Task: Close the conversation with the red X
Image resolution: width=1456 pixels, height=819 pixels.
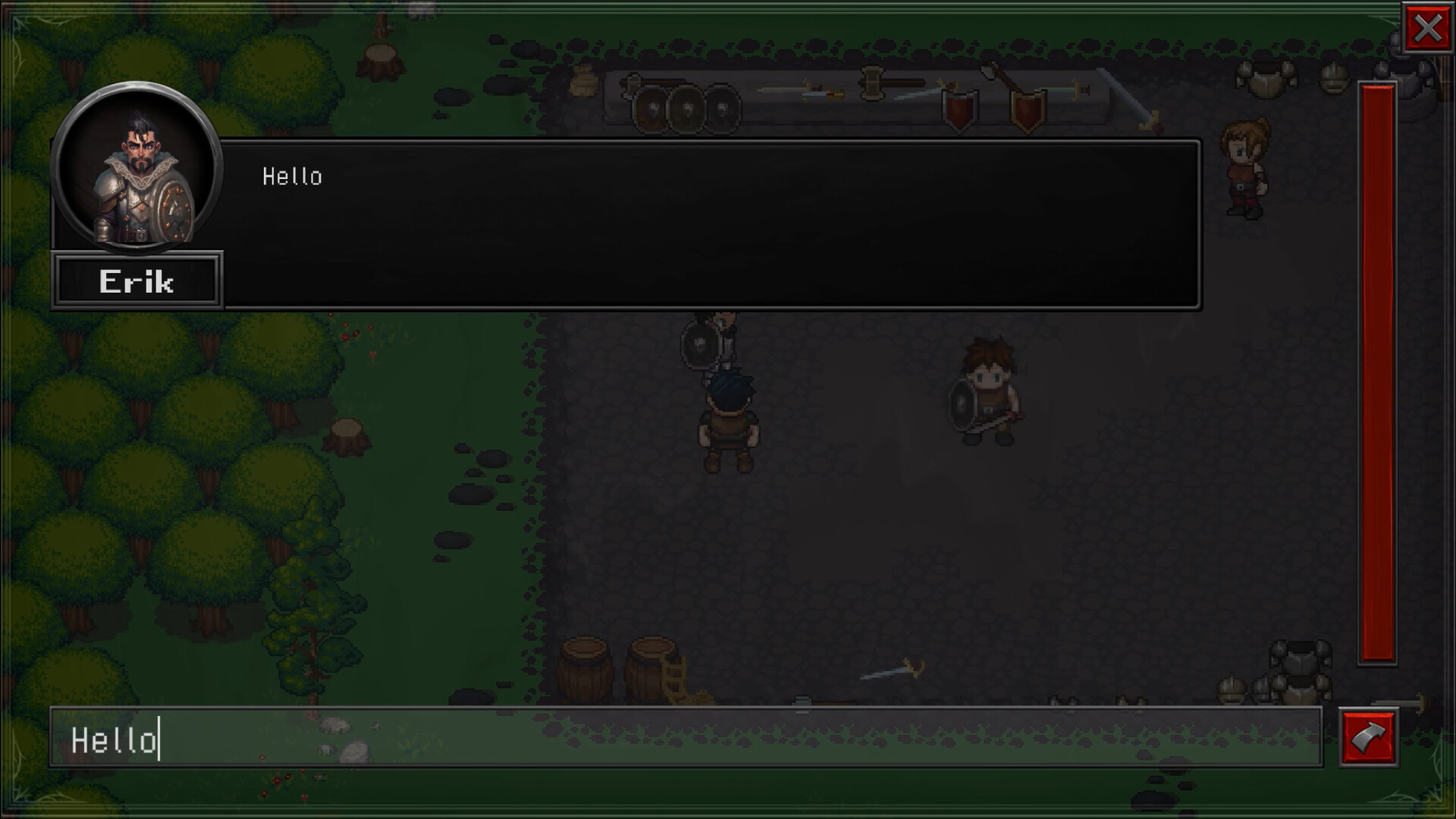Action: [x=1428, y=29]
